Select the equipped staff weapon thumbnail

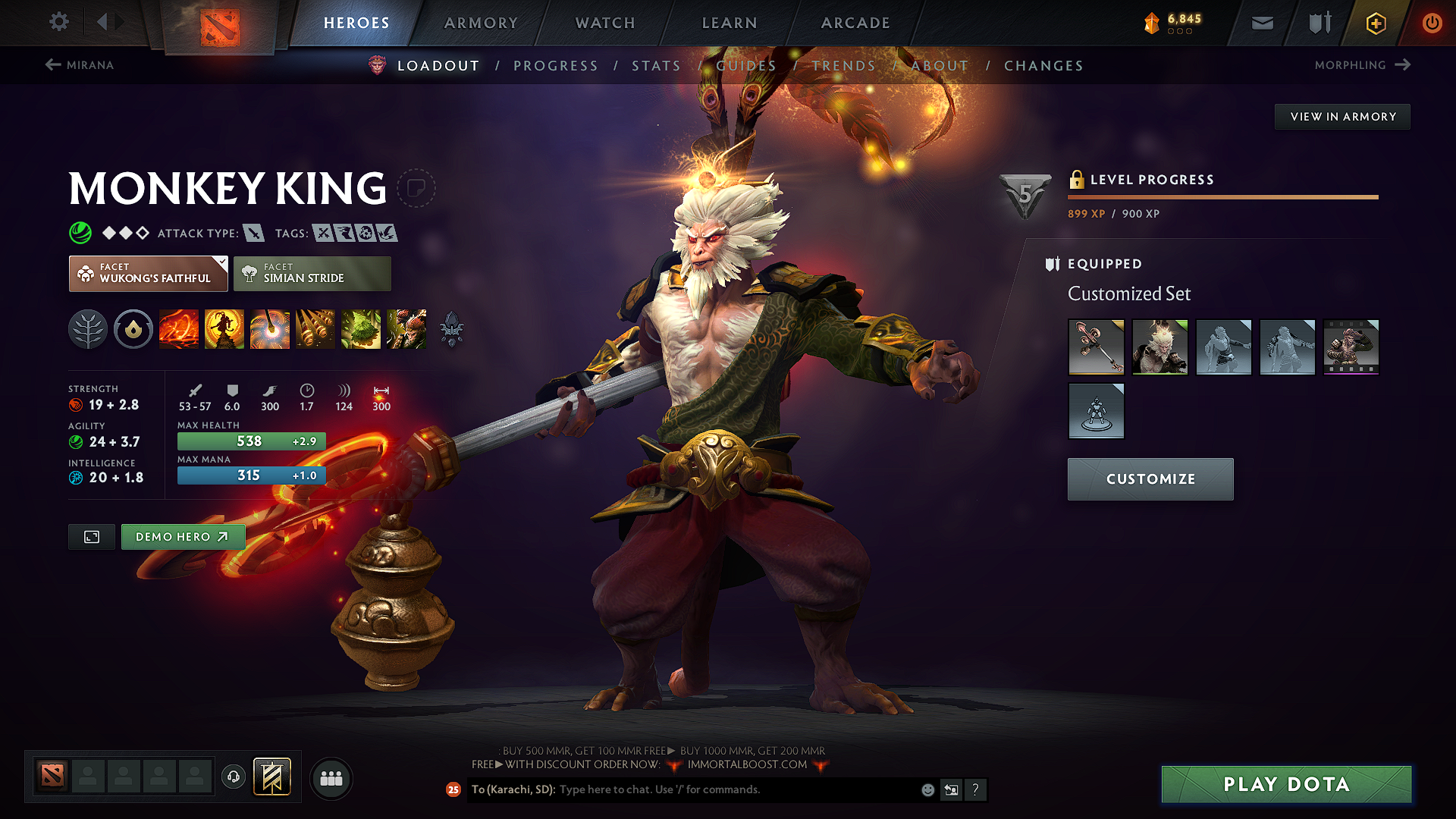click(x=1096, y=347)
